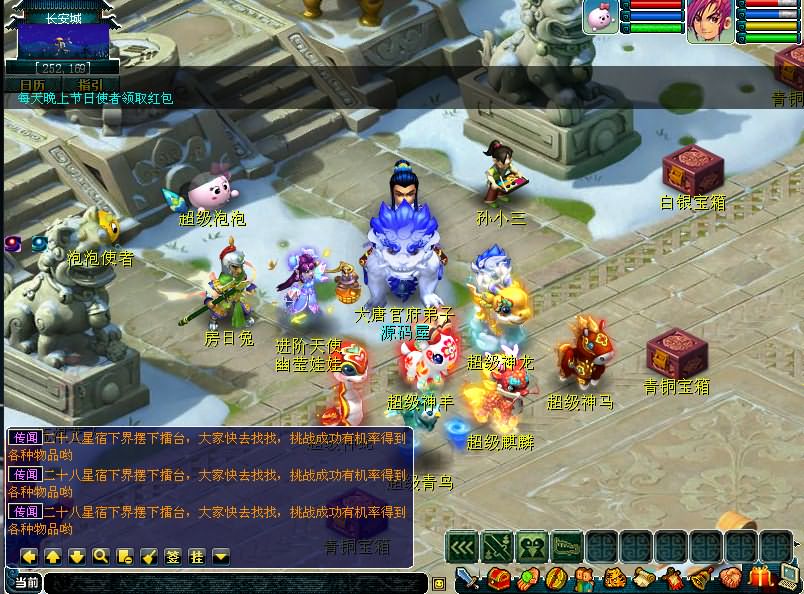Clear chat with the broom button
This screenshot has width=804, height=594.
[148, 556]
